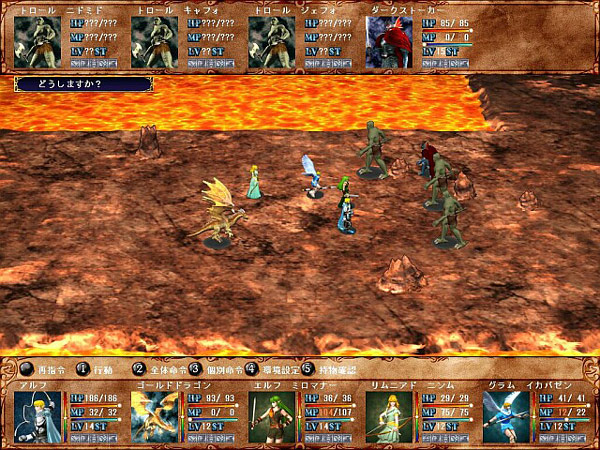Image resolution: width=600 pixels, height=450 pixels.
Task: Open the 全体命令 party orders
Action: pos(162,368)
